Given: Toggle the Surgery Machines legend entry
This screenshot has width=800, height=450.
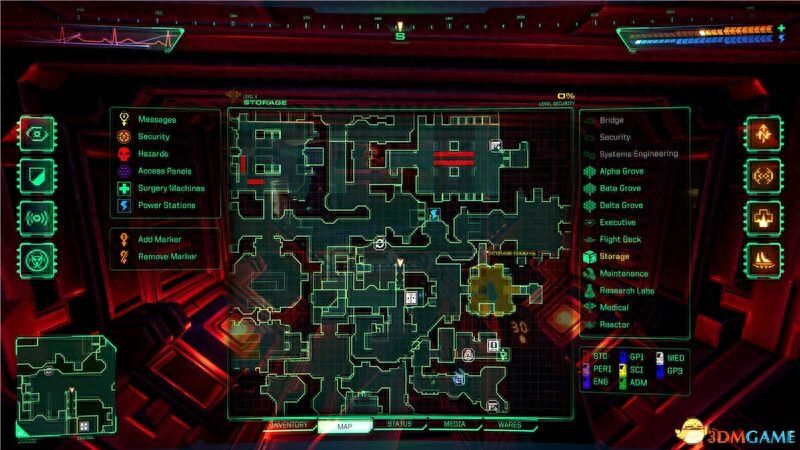Looking at the screenshot, I should (x=171, y=188).
